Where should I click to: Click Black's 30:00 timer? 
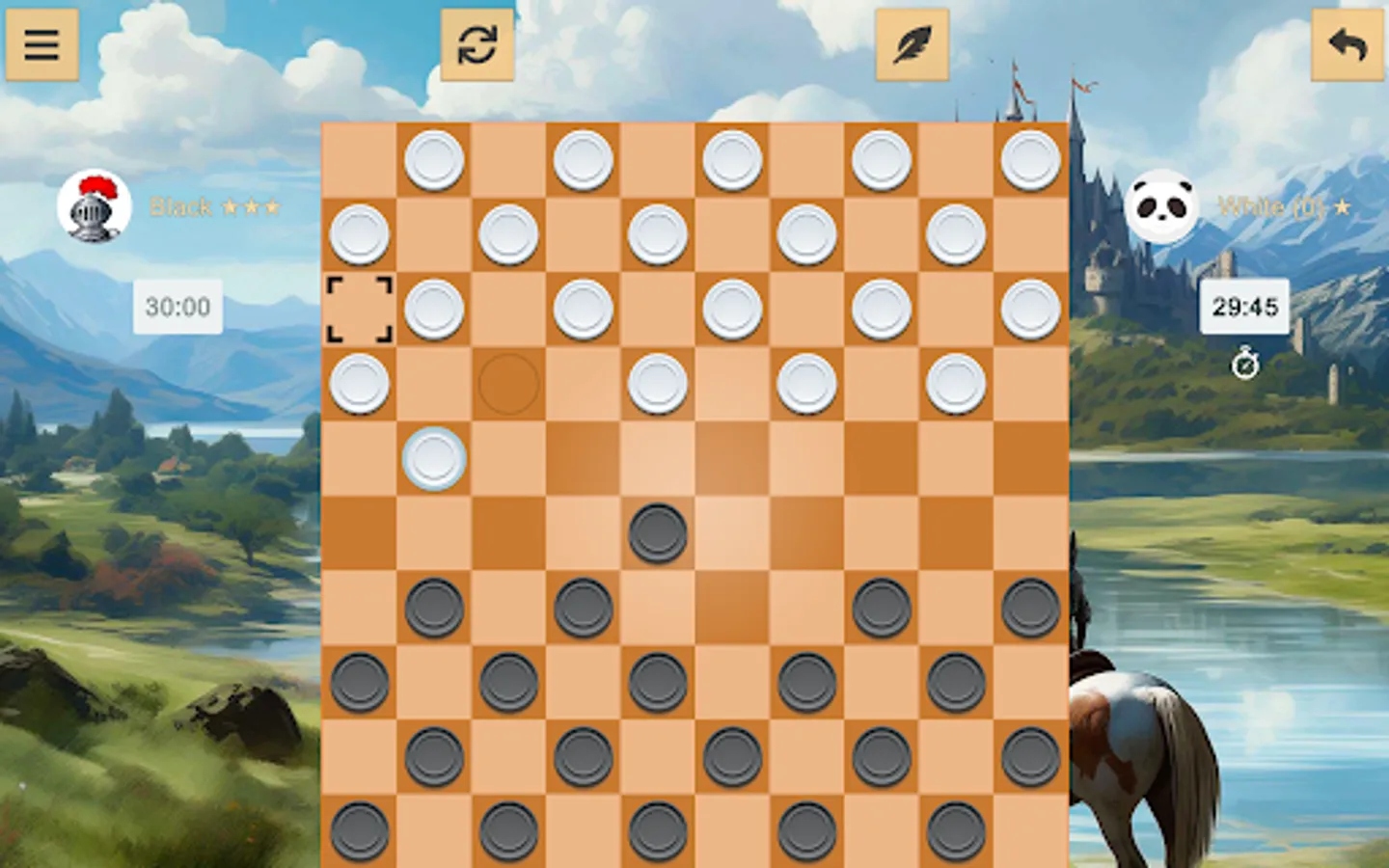[x=178, y=308]
